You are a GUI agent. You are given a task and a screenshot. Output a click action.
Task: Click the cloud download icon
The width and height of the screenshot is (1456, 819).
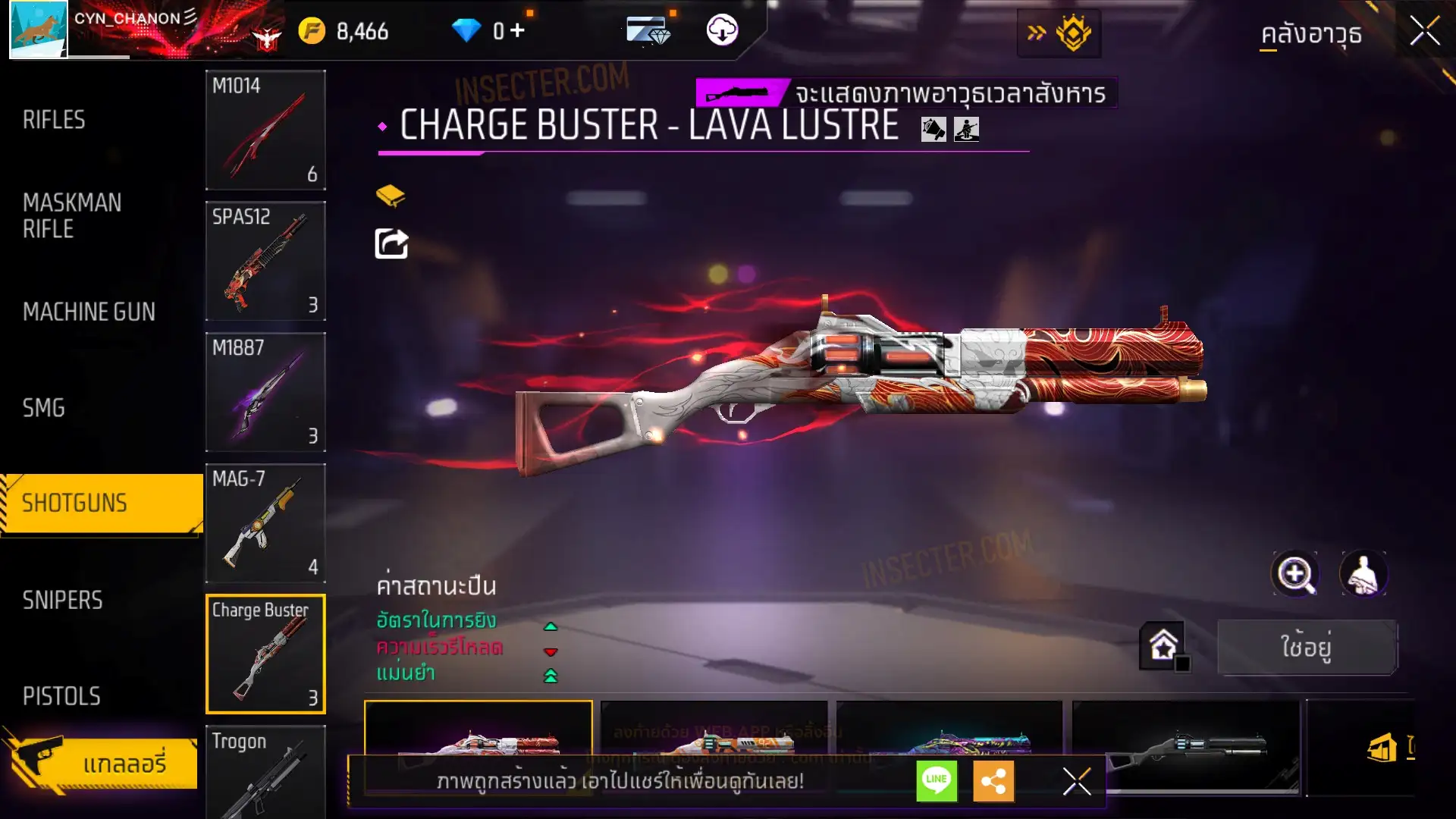click(x=722, y=30)
